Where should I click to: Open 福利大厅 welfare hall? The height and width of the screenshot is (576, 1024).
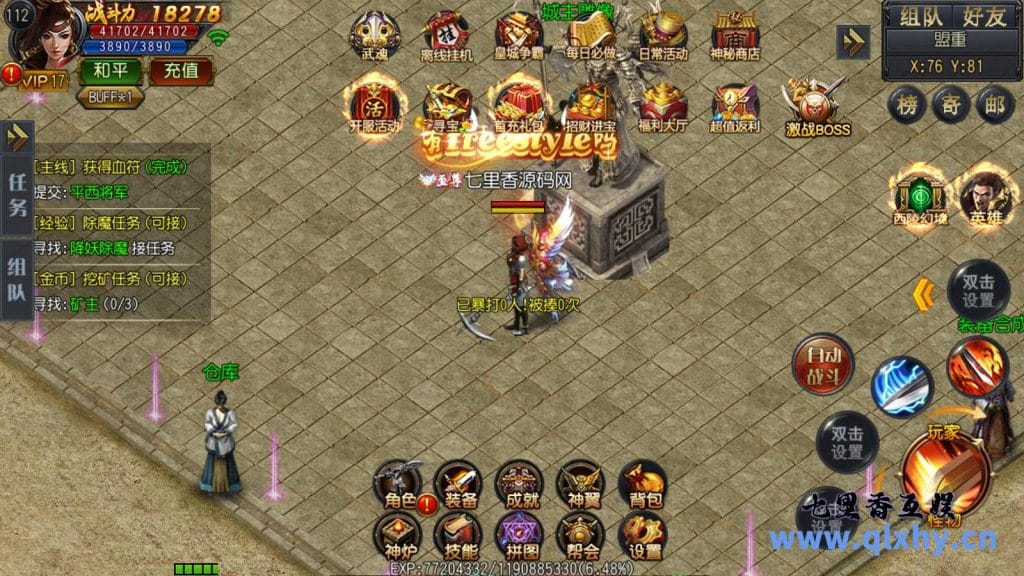pyautogui.click(x=663, y=108)
